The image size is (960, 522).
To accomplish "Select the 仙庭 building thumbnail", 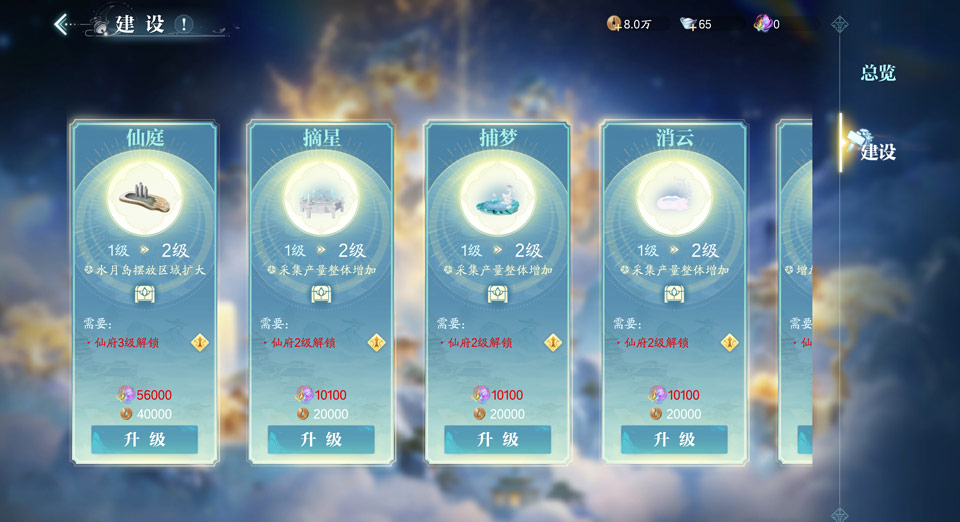I will [144, 196].
